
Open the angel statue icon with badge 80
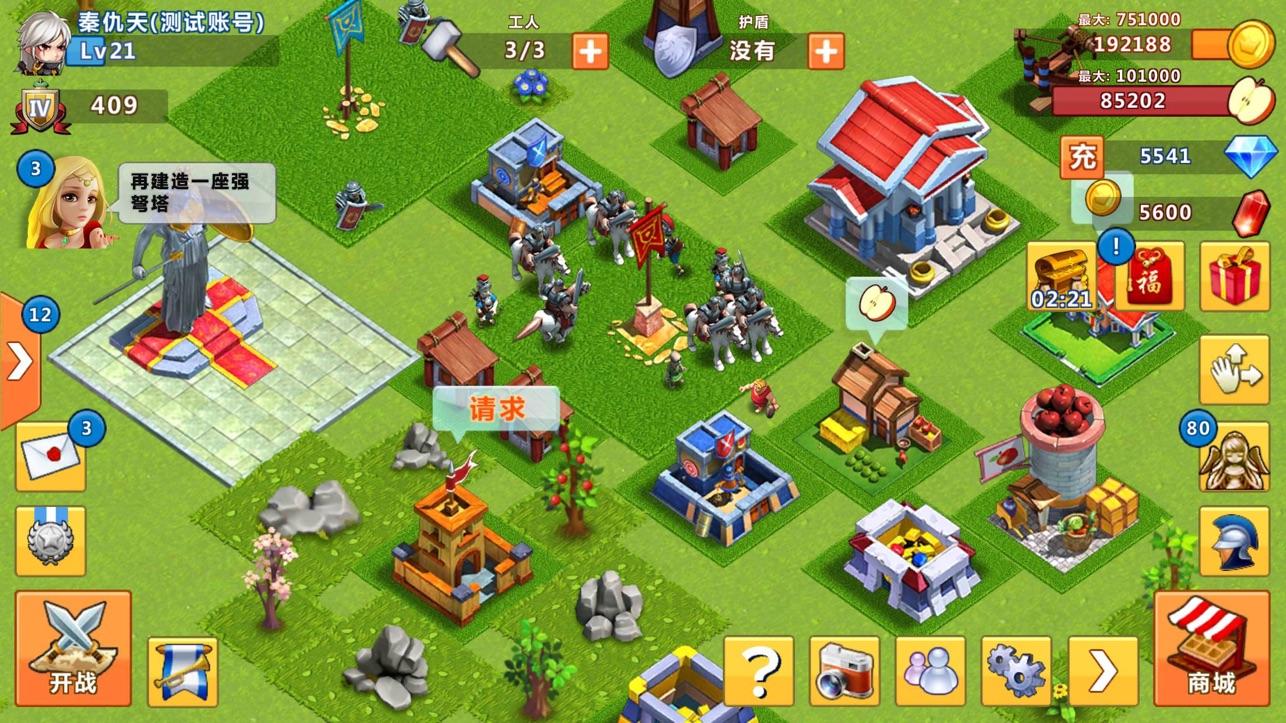click(x=1234, y=457)
